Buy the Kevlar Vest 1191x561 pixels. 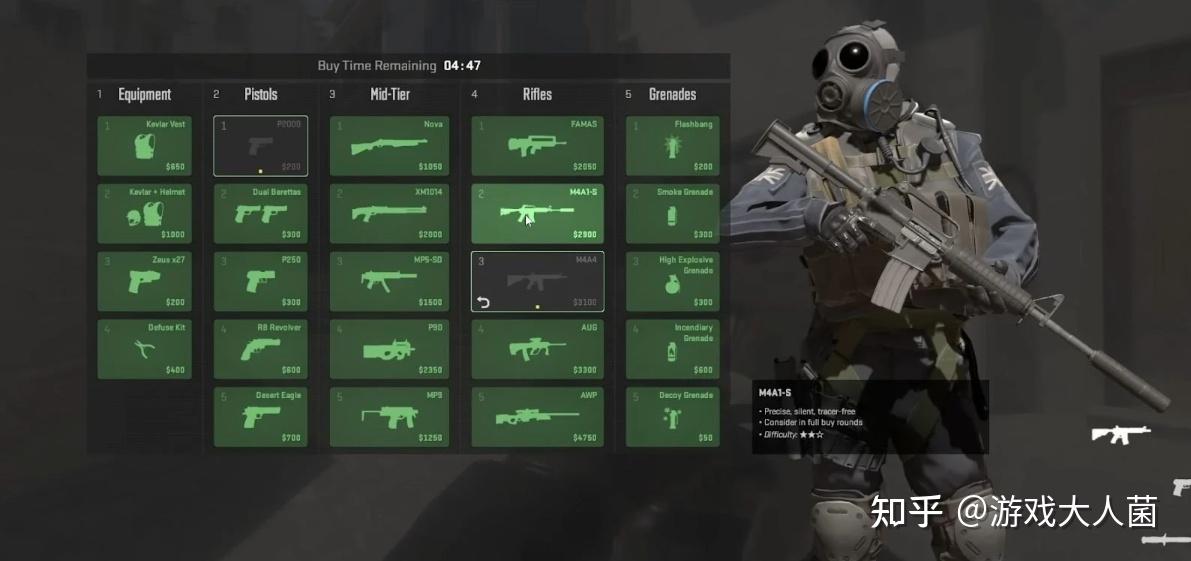(x=144, y=146)
